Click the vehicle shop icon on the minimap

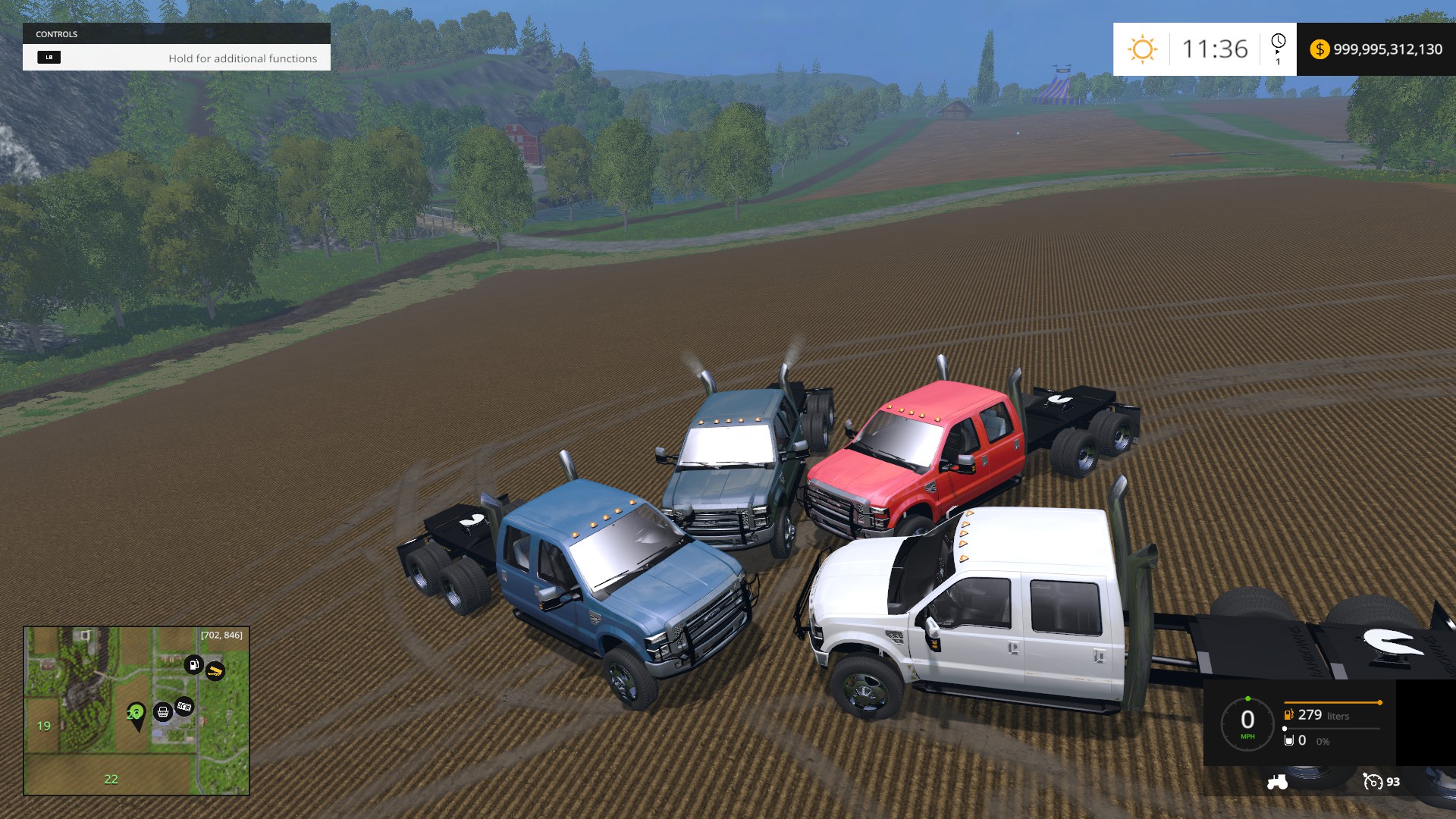click(x=162, y=712)
